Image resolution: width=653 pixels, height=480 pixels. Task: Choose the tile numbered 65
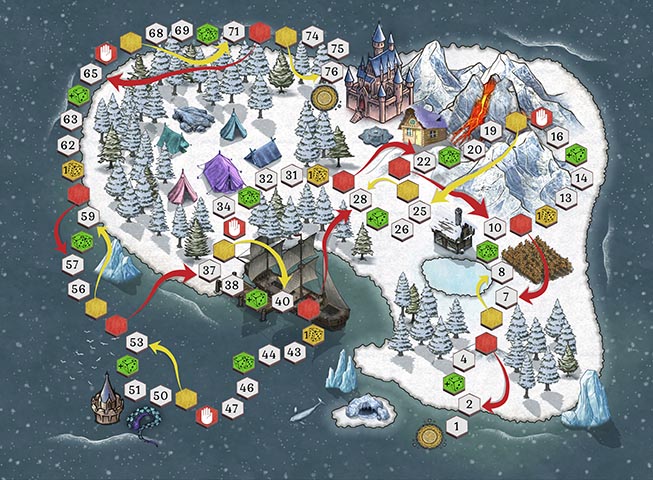click(x=90, y=73)
